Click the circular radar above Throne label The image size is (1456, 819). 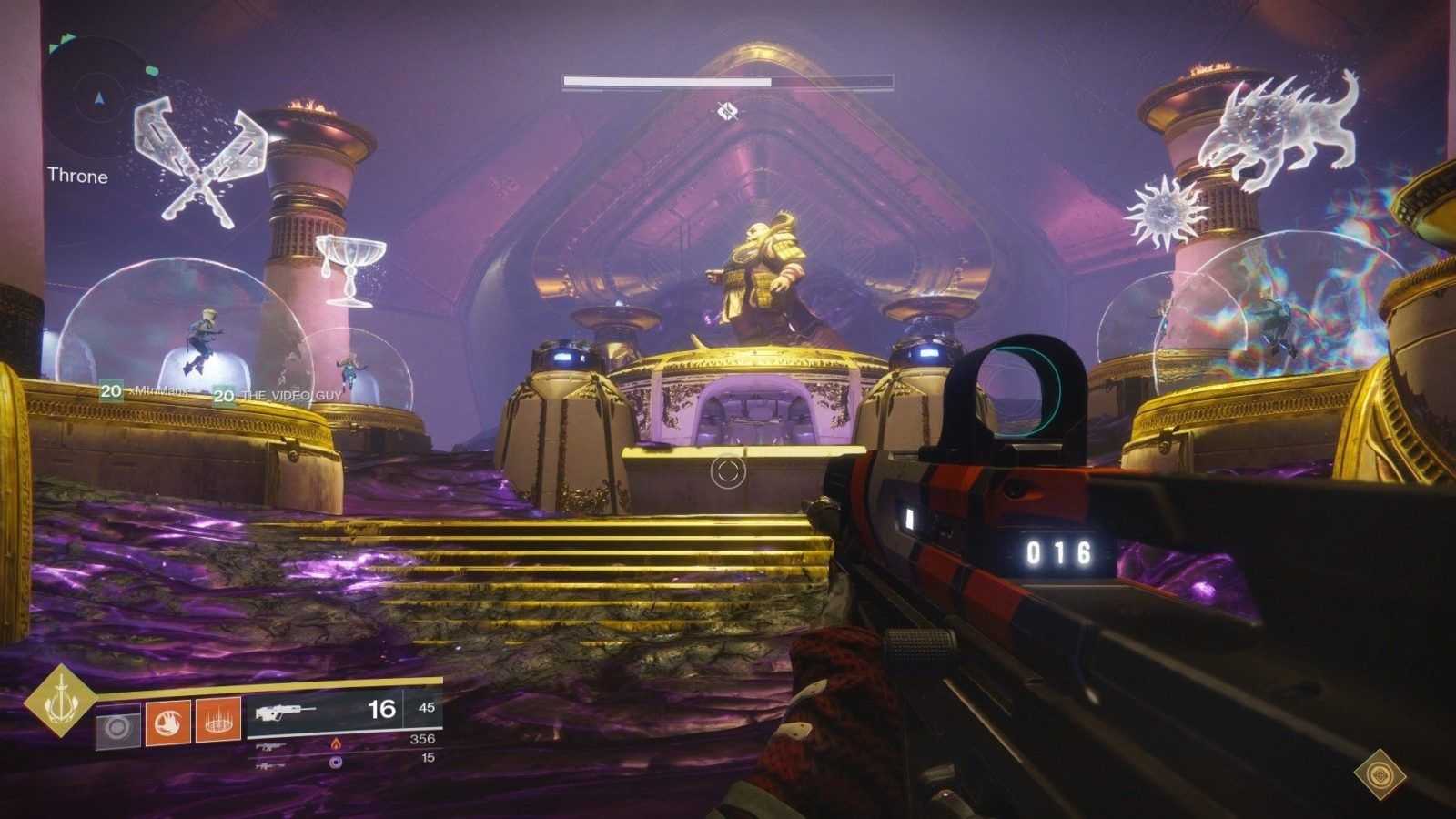[x=98, y=98]
